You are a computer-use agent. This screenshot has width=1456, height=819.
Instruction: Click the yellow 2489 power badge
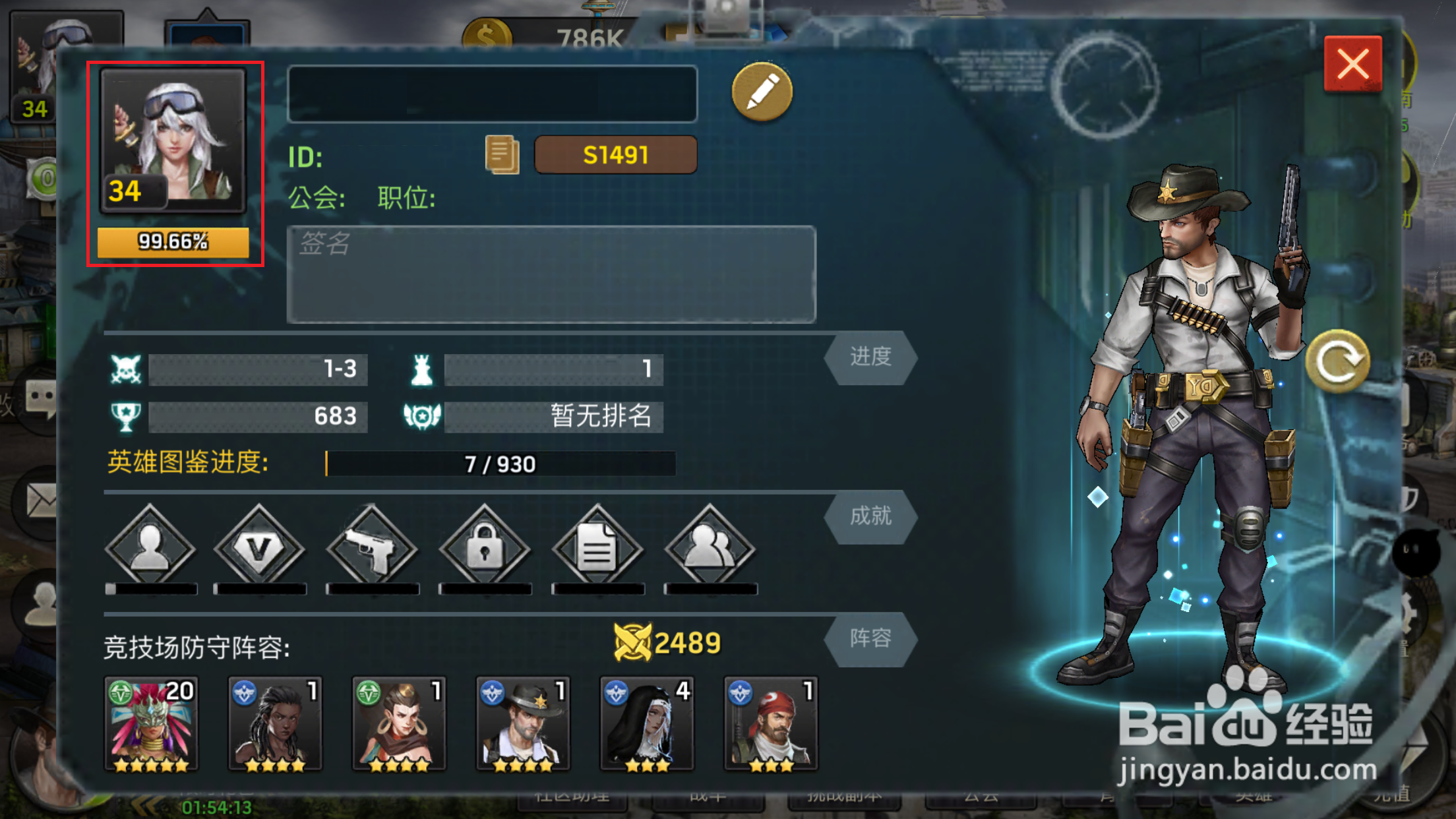click(666, 640)
